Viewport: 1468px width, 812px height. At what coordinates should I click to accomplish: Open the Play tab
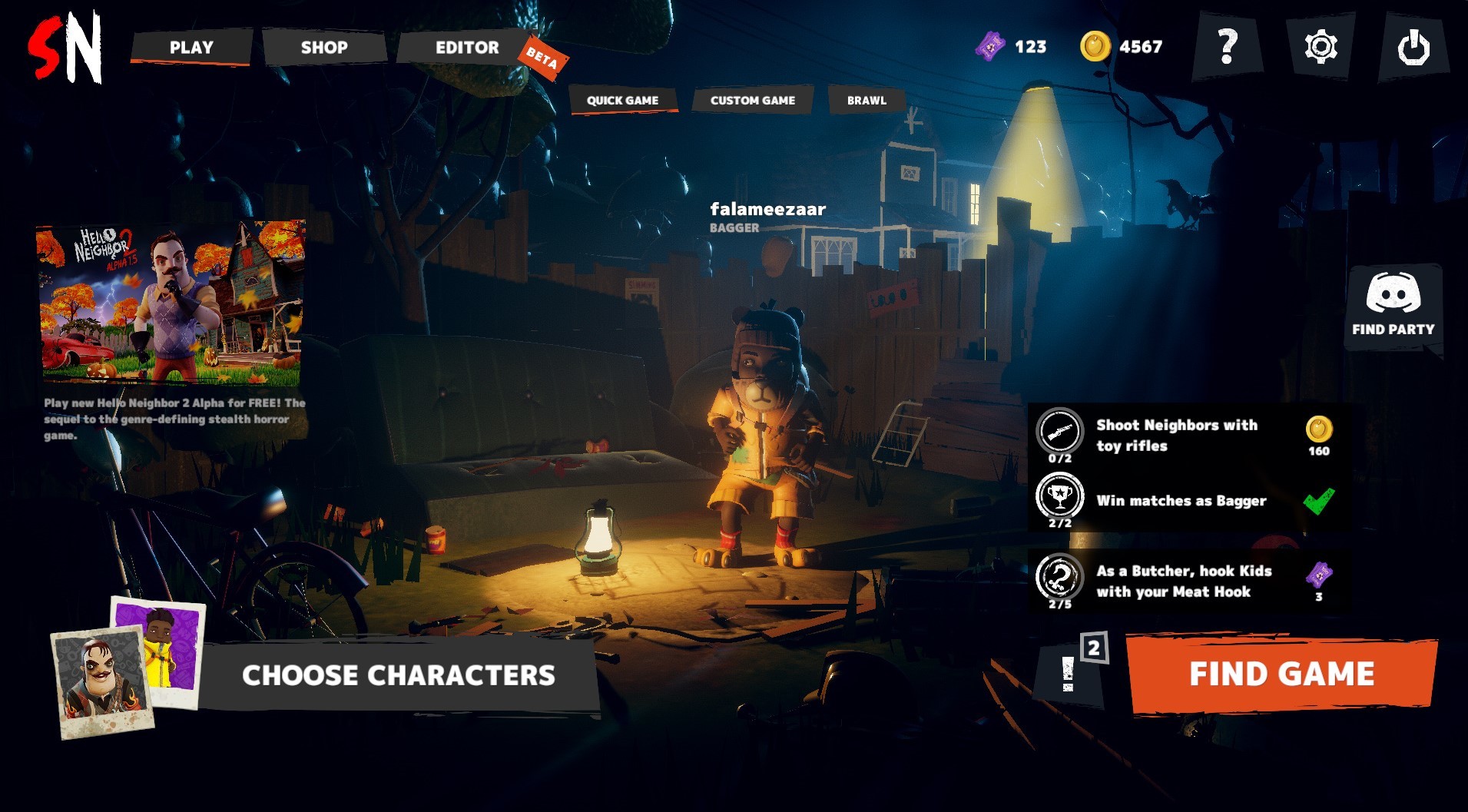[191, 48]
